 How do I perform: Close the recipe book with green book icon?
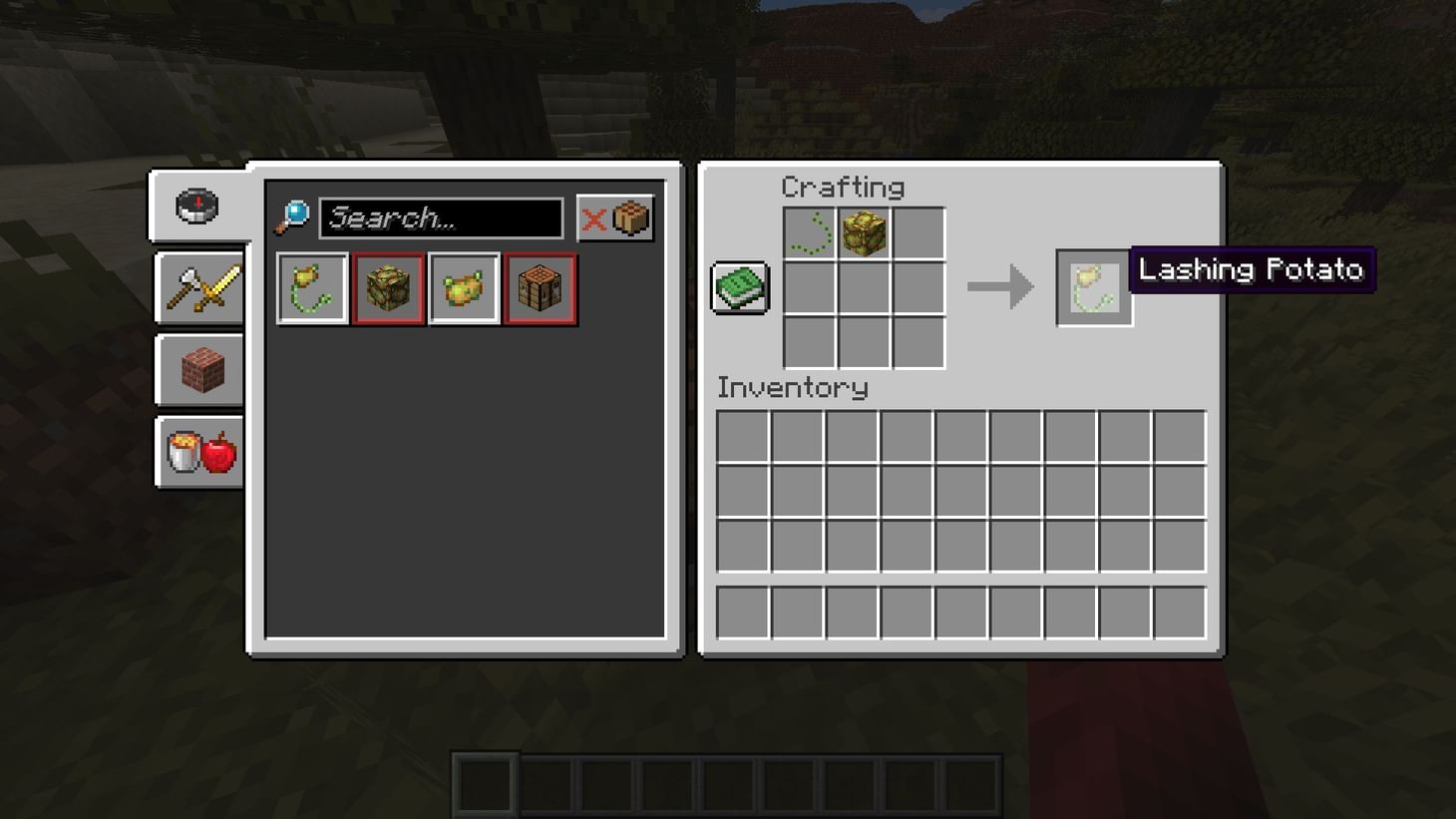[x=739, y=286]
